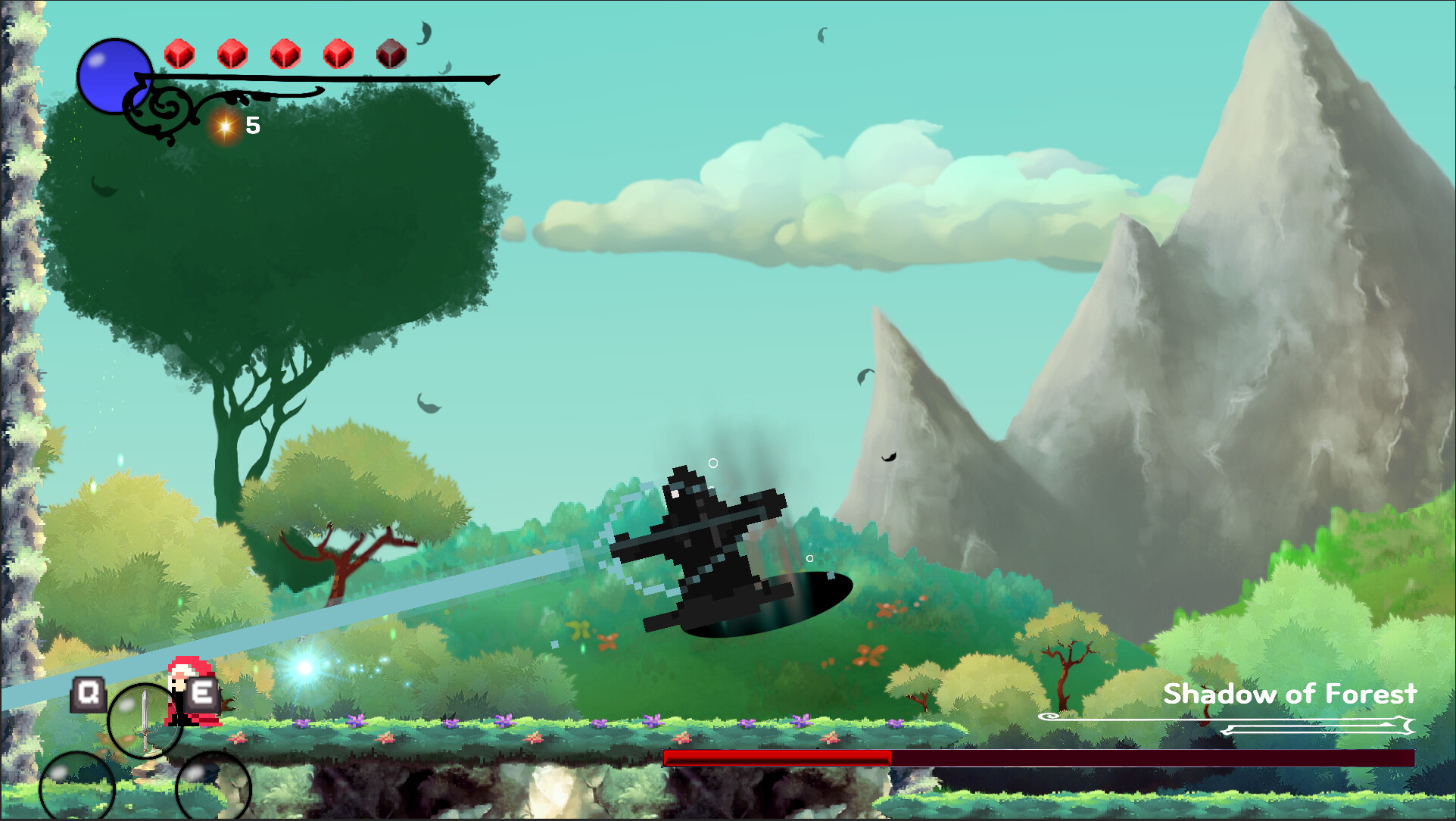Viewport: 1456px width, 821px height.
Task: Click the Q key skill indicator
Action: 89,692
